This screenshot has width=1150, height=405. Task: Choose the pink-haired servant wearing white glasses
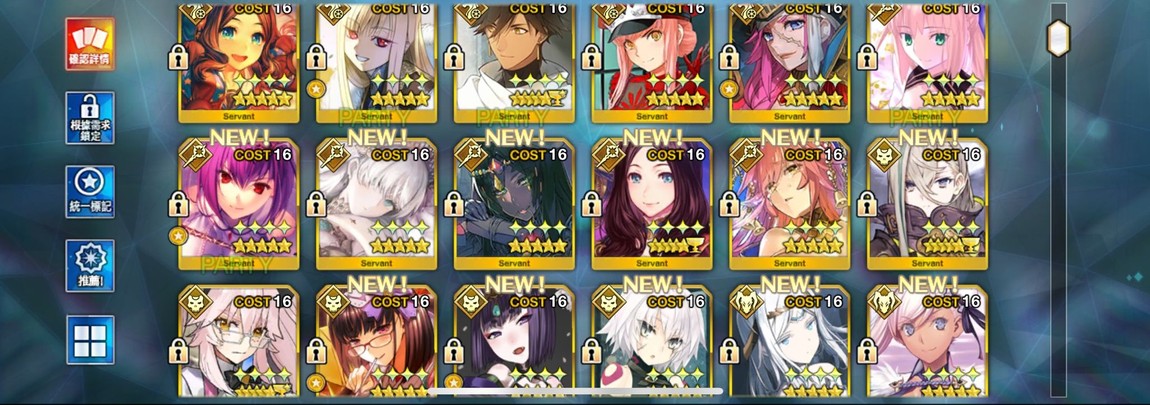(238, 345)
